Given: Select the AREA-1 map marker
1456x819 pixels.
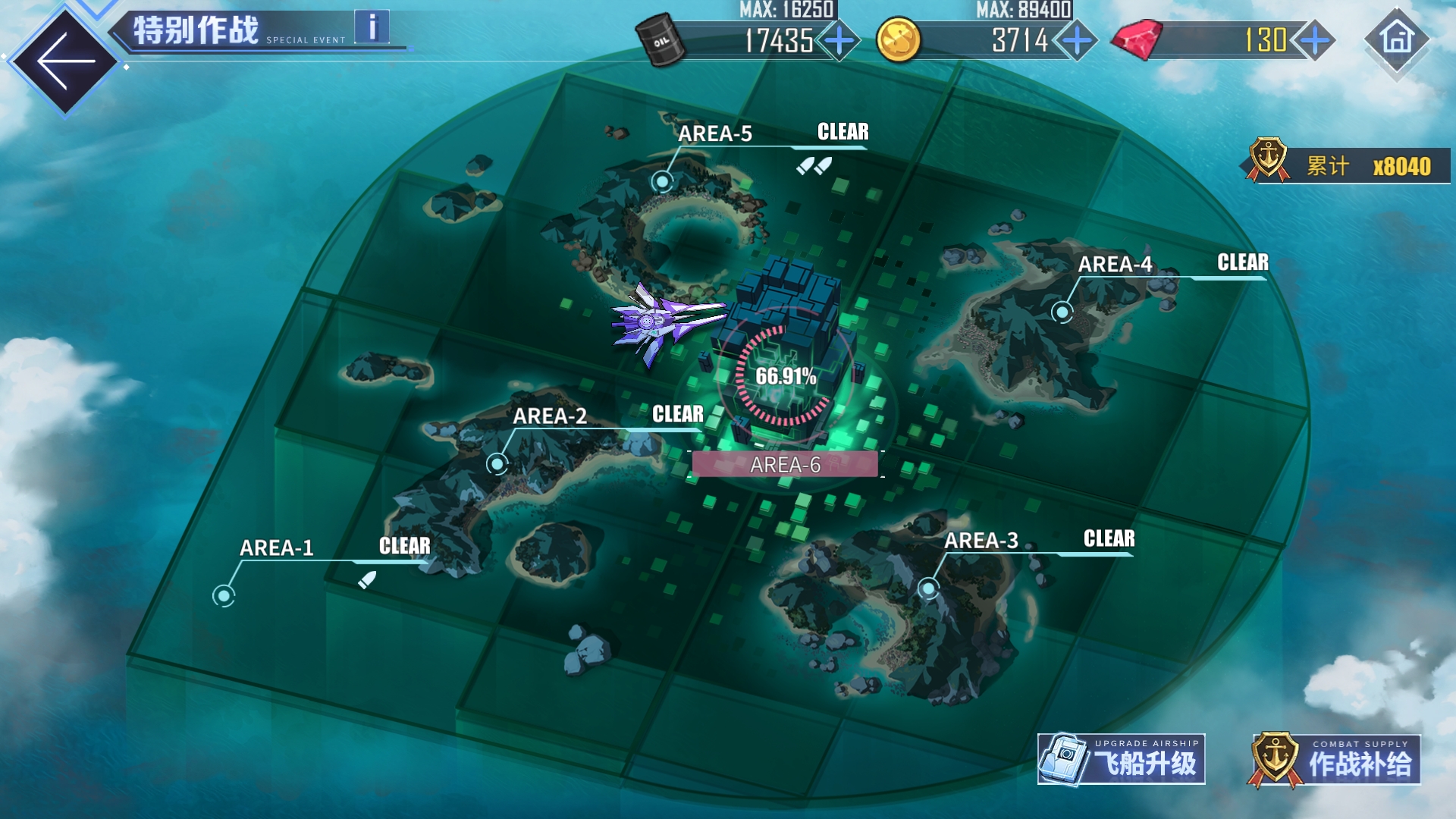Looking at the screenshot, I should tap(224, 596).
